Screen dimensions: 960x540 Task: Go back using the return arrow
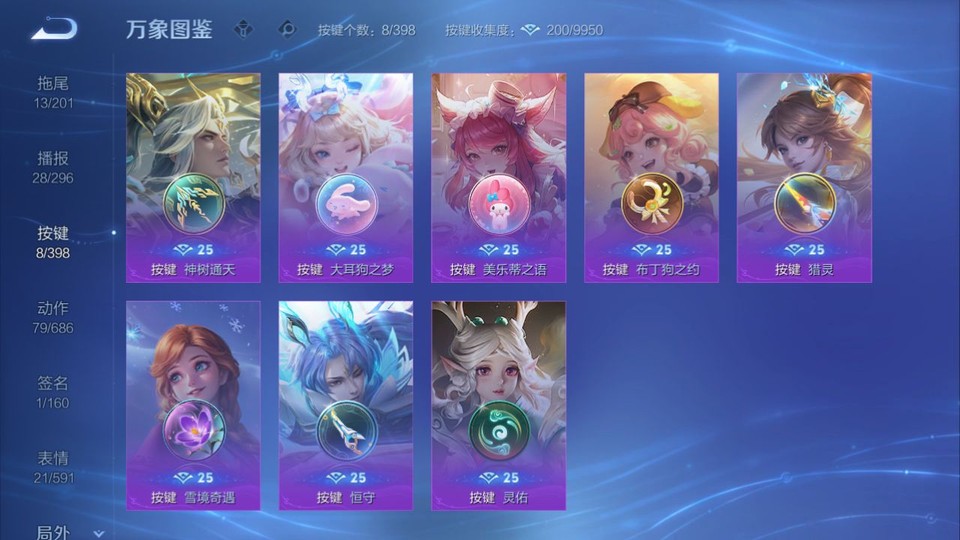coord(54,29)
